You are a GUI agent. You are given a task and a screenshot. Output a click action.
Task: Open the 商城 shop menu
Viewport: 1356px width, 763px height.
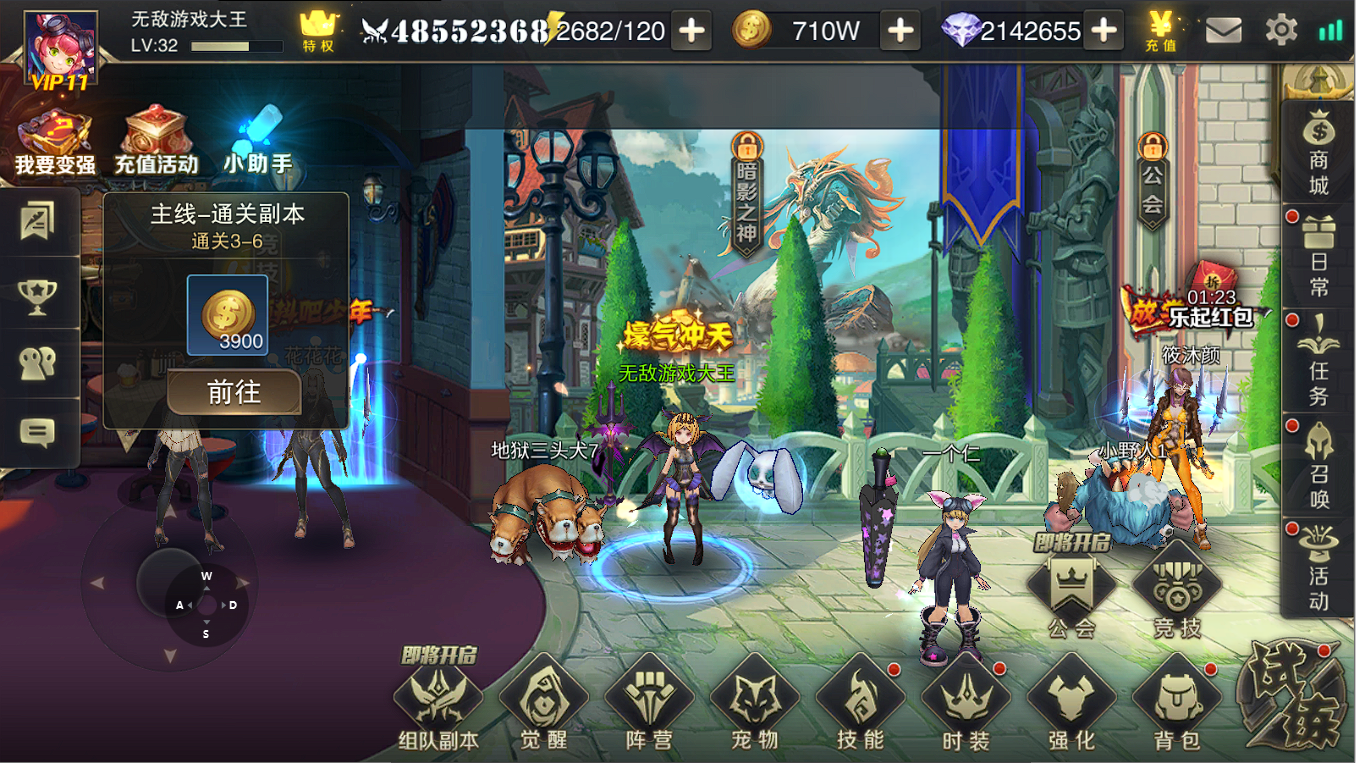1318,152
